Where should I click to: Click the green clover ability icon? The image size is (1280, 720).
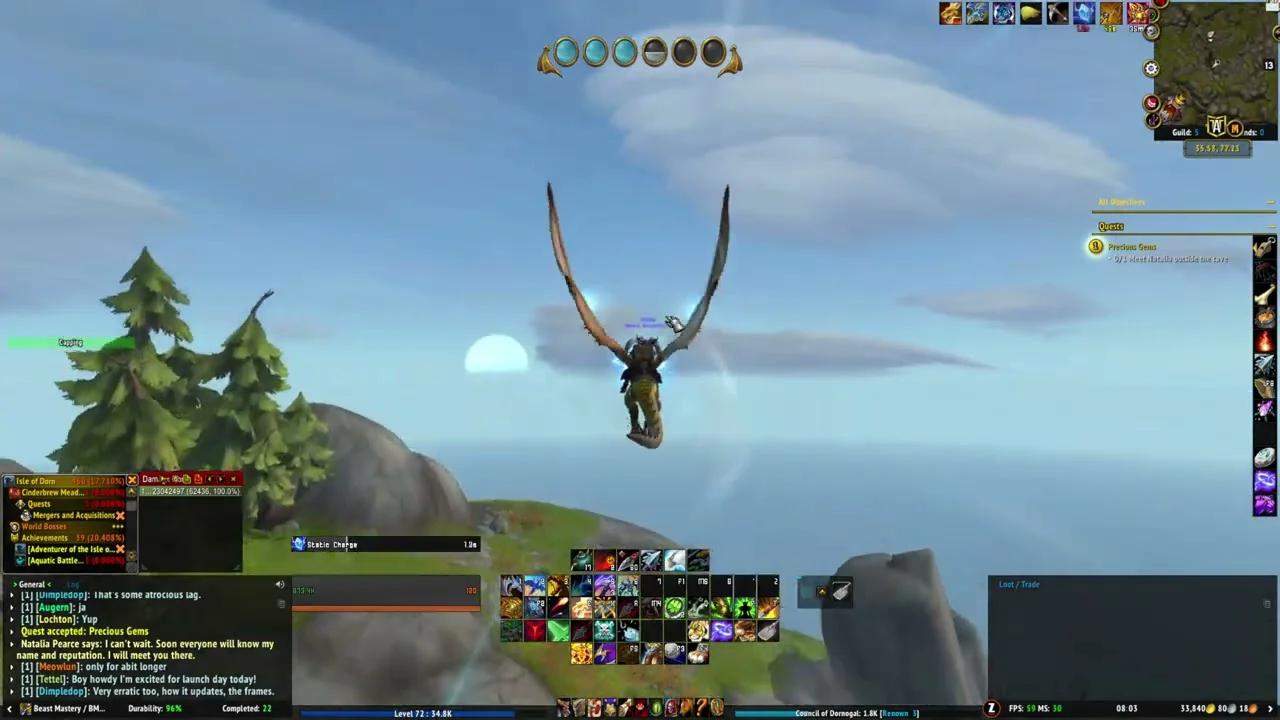[x=674, y=606]
